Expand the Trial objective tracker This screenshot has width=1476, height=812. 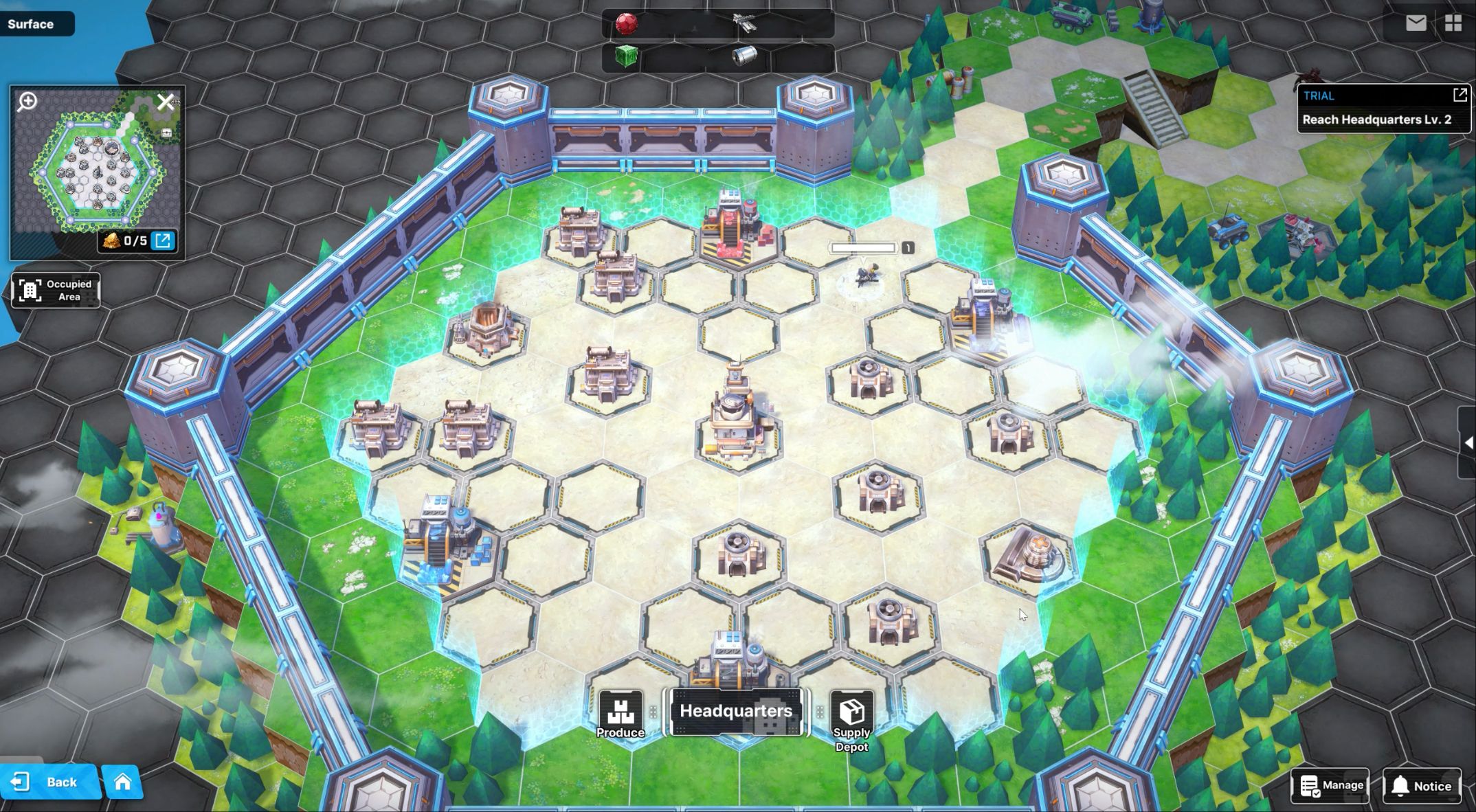coord(1460,95)
